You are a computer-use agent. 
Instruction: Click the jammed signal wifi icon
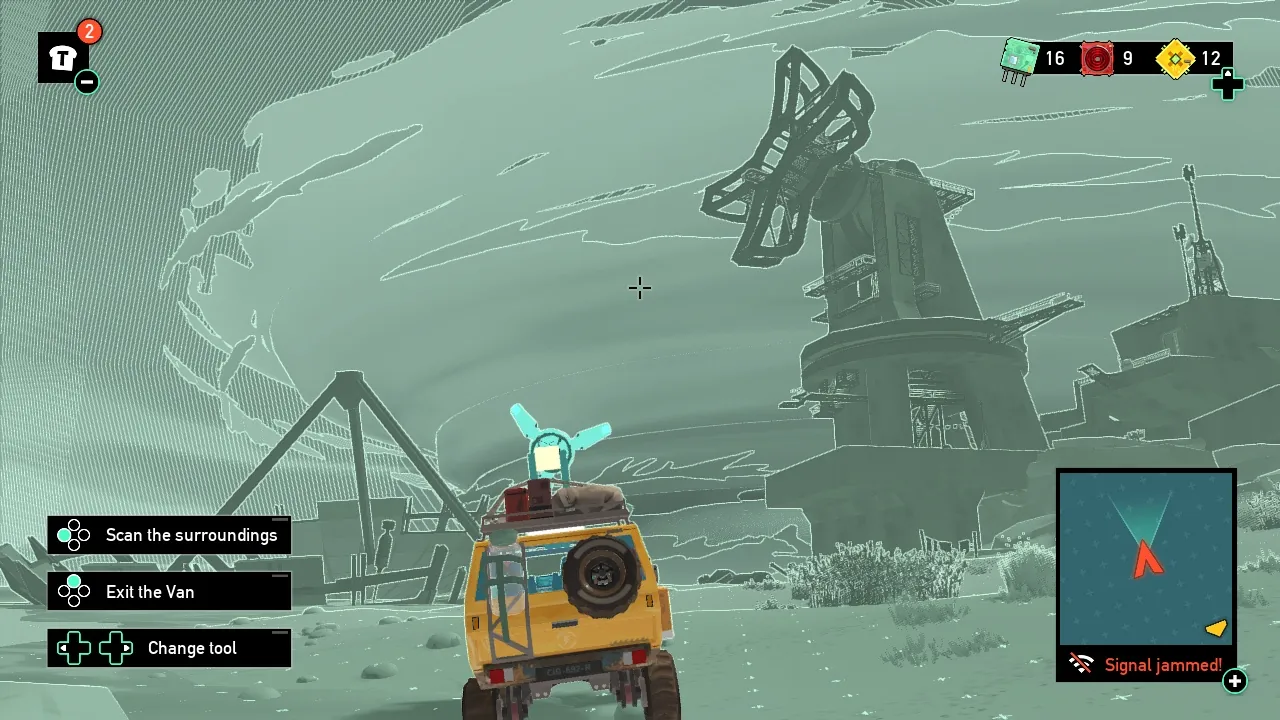(x=1079, y=663)
